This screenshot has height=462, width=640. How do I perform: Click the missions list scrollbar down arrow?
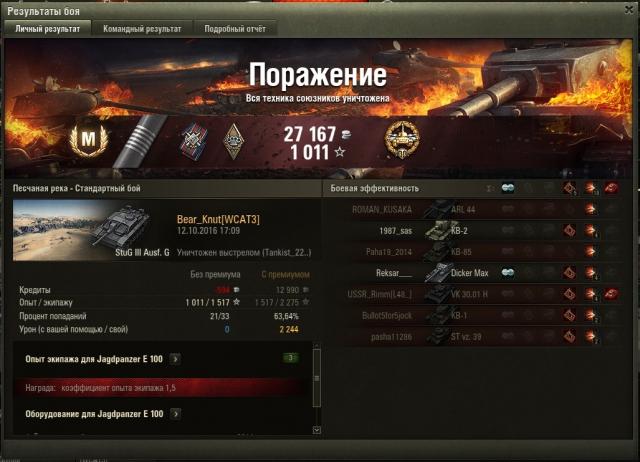[x=317, y=430]
